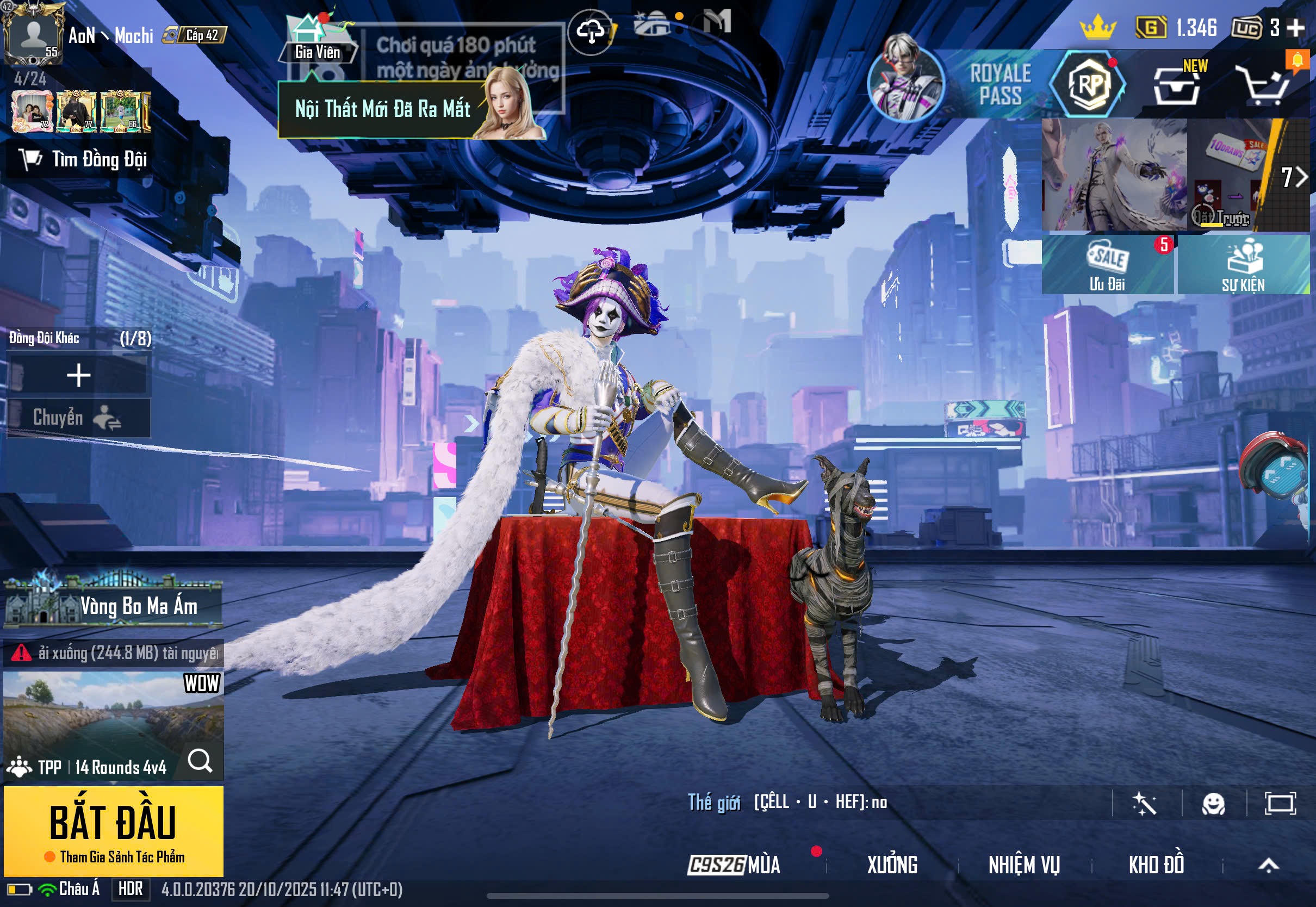1316x907 pixels.
Task: Start the match with BẮT ĐẦU
Action: click(113, 829)
